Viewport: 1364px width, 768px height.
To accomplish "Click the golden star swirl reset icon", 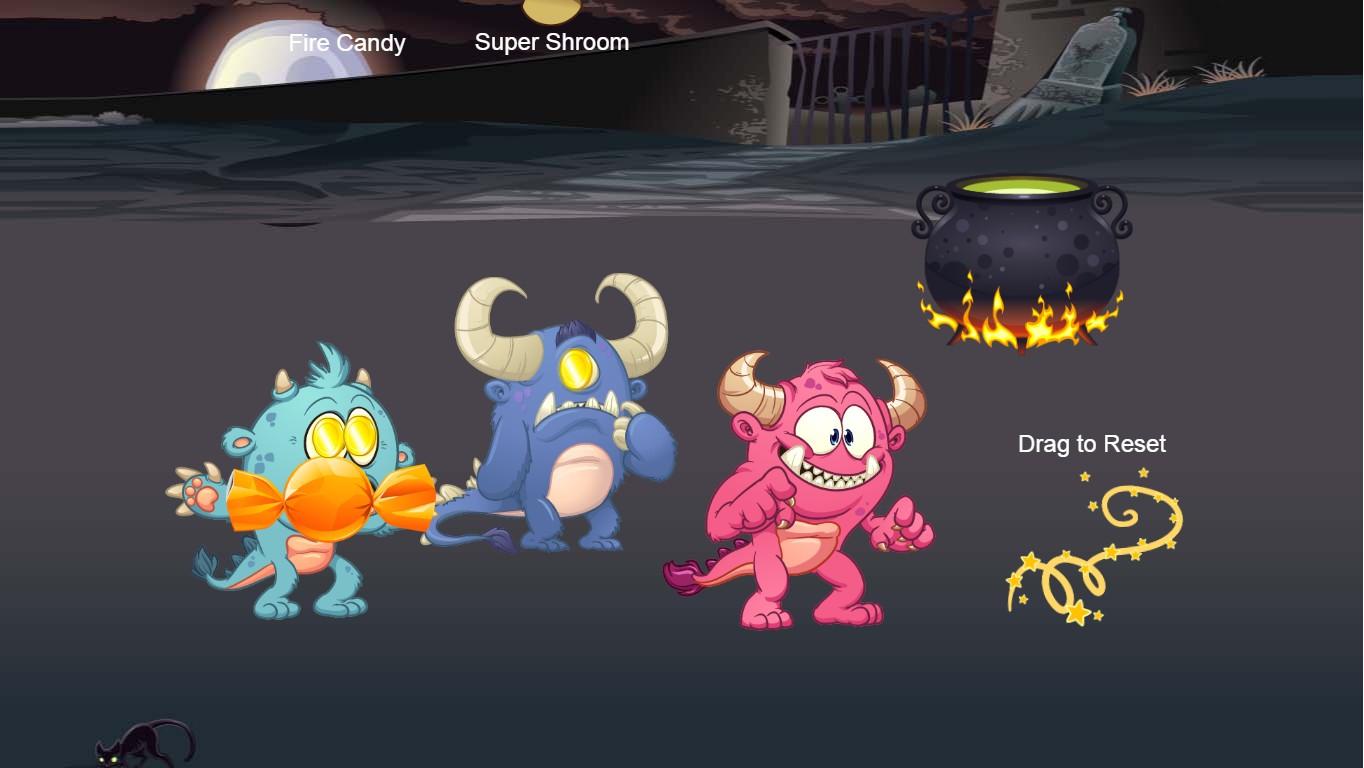I will tap(1094, 546).
